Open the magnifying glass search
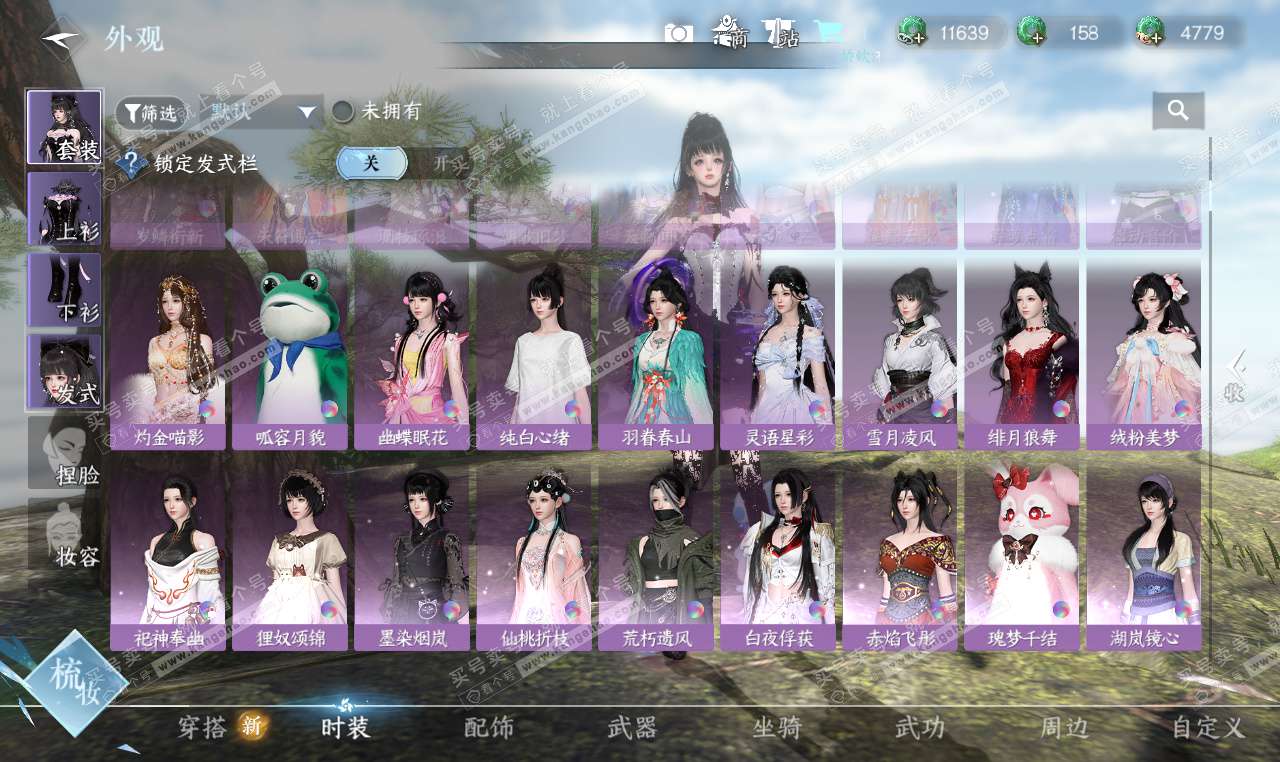 pyautogui.click(x=1178, y=111)
